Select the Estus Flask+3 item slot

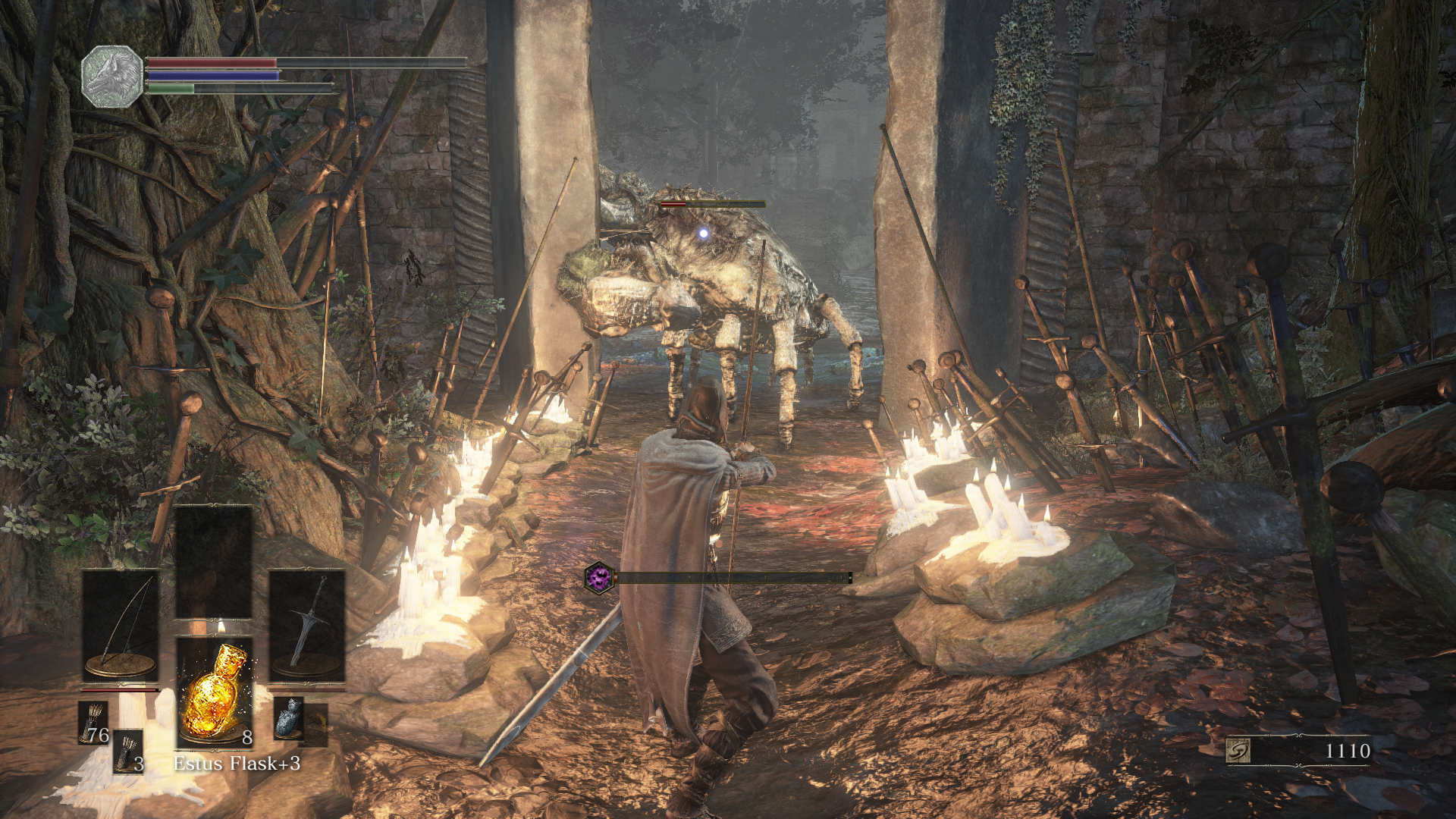(215, 692)
